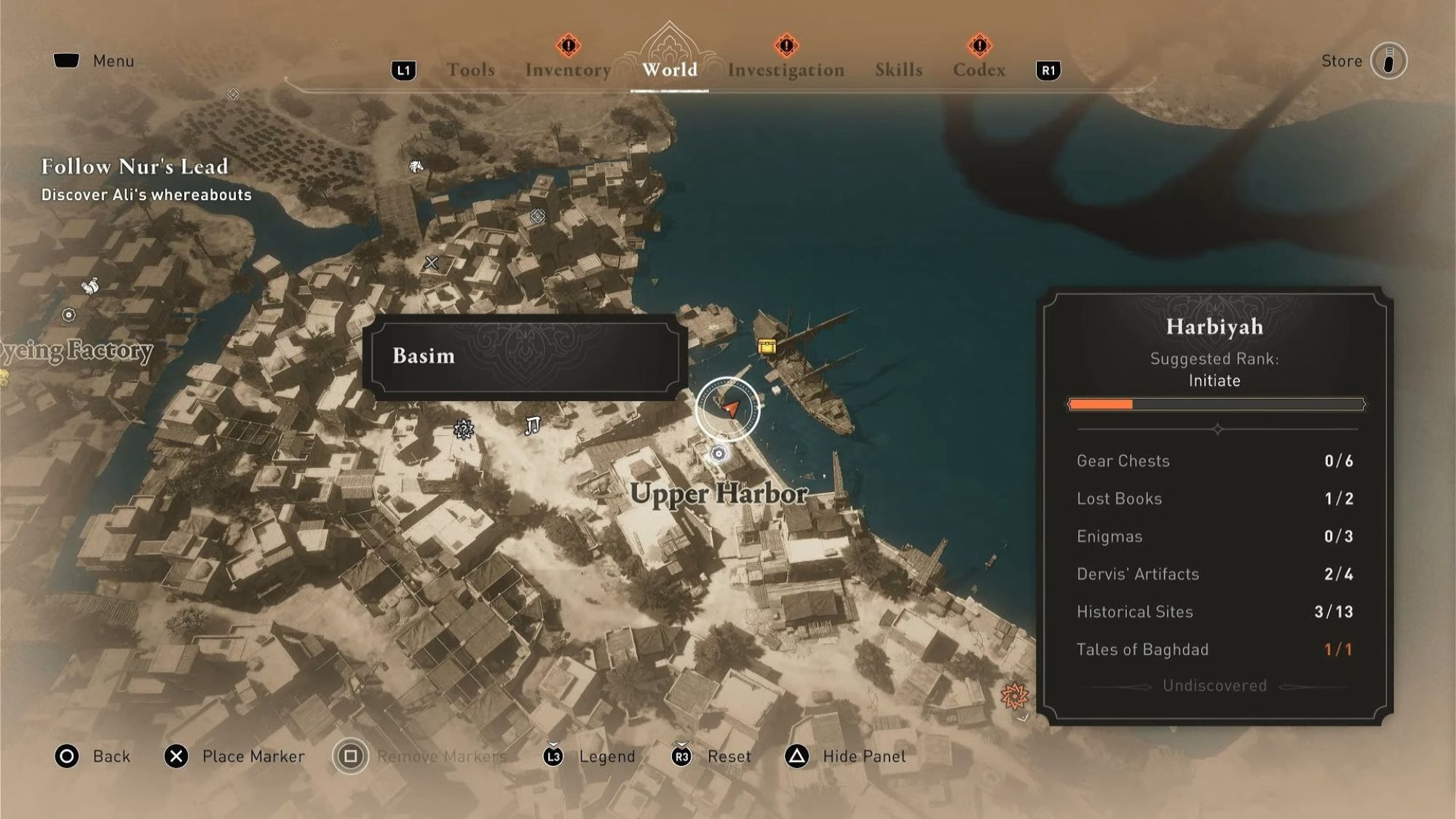Switch to the Codex tab
The image size is (1456, 819).
tap(979, 69)
